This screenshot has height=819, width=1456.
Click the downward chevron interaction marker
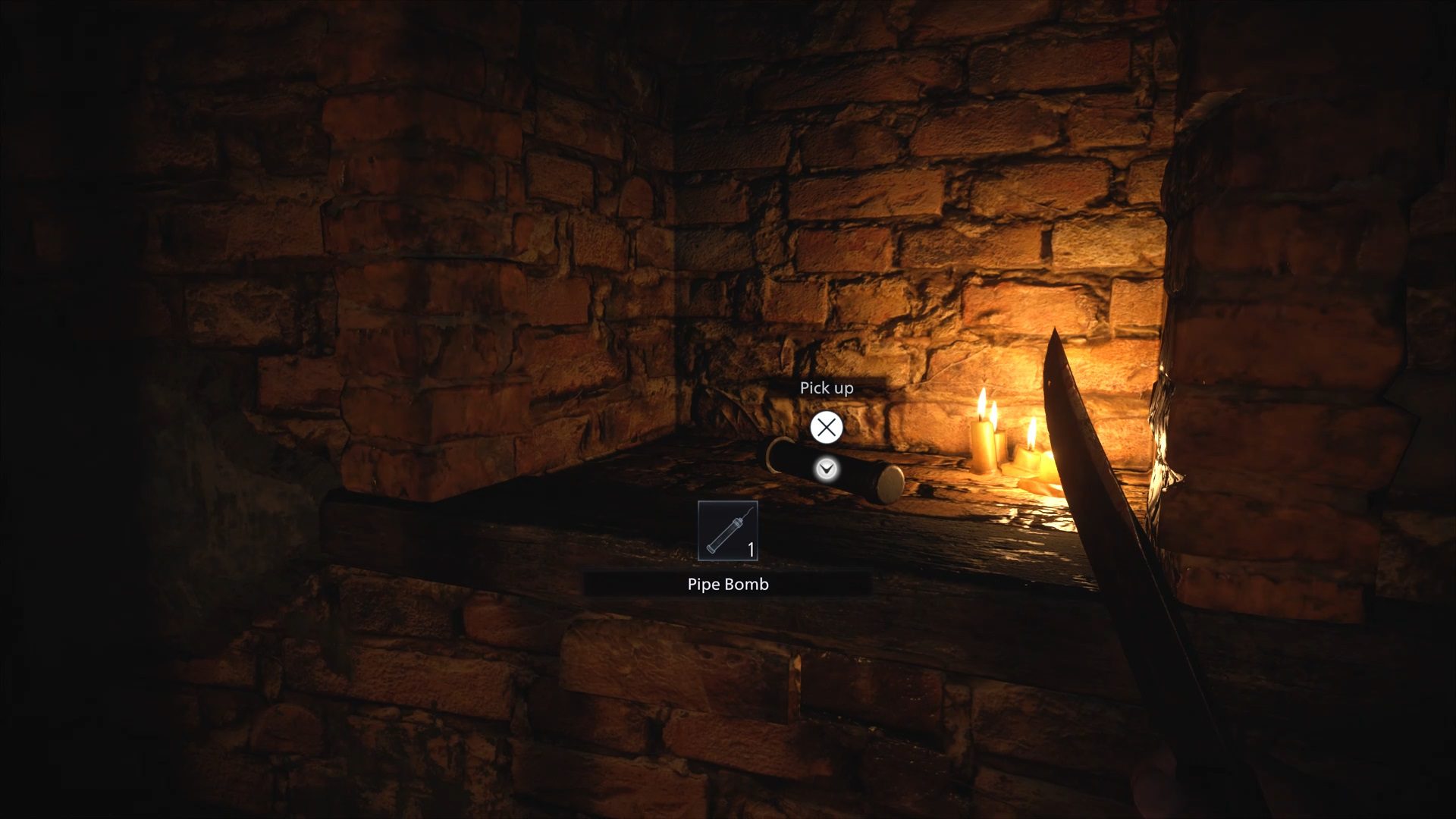click(827, 469)
